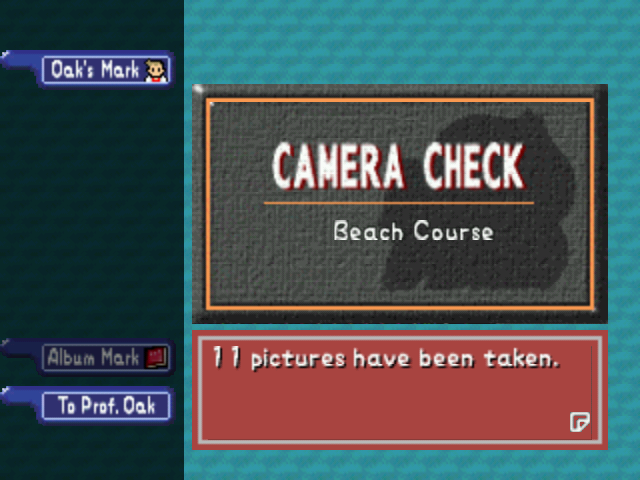Image resolution: width=640 pixels, height=480 pixels.
Task: Advance the dialogue using the corner page icon
Action: [579, 422]
